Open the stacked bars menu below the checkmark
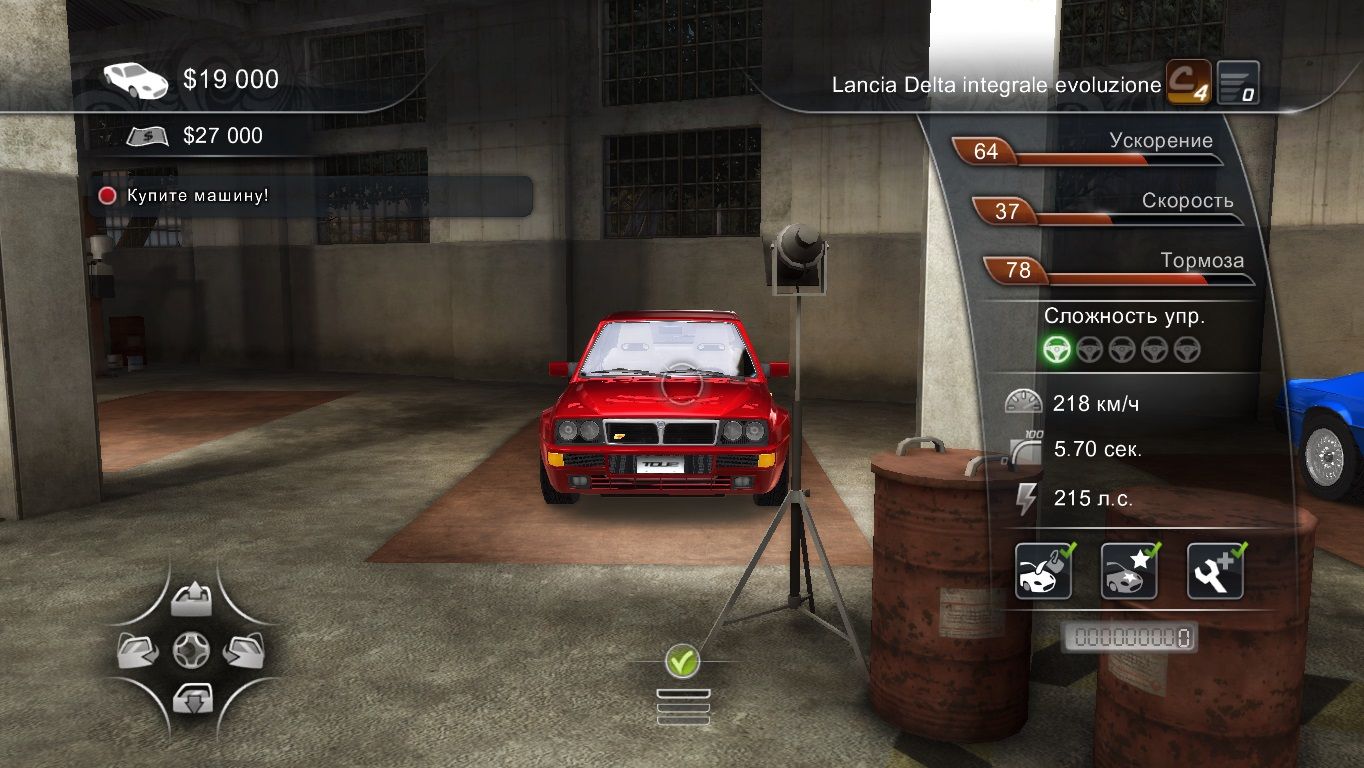Image resolution: width=1364 pixels, height=768 pixels. 683,706
